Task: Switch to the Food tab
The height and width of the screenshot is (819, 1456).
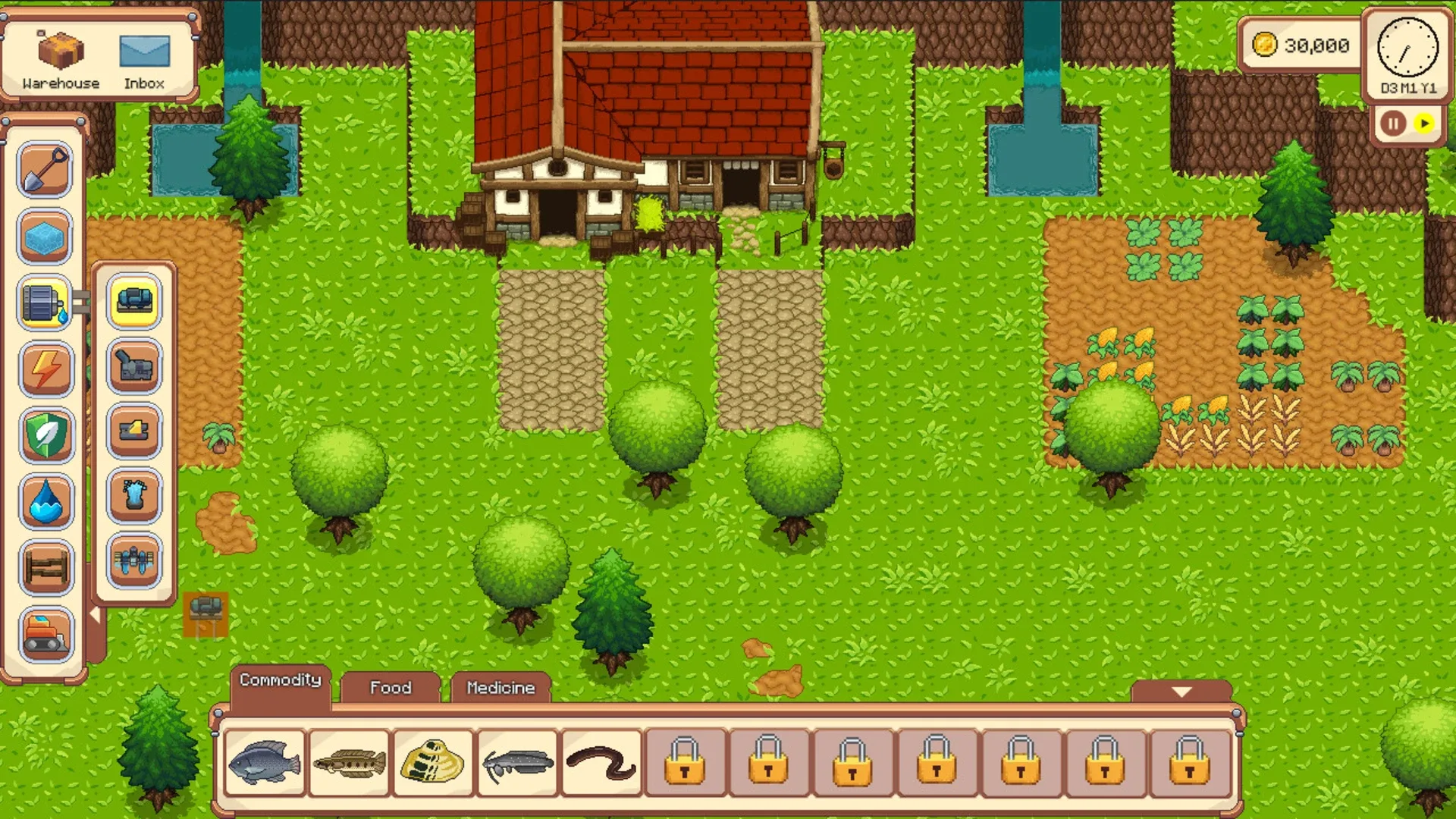Action: point(389,687)
